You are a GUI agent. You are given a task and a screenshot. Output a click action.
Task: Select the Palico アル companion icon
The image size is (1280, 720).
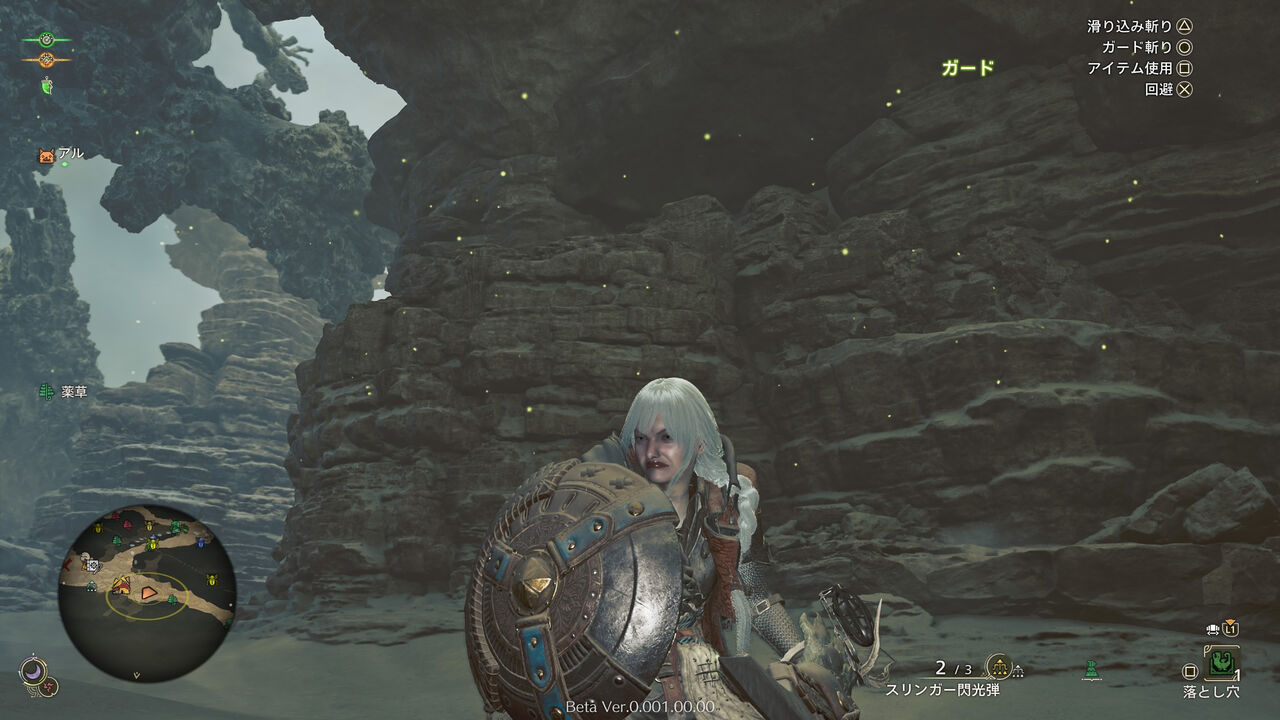(46, 155)
